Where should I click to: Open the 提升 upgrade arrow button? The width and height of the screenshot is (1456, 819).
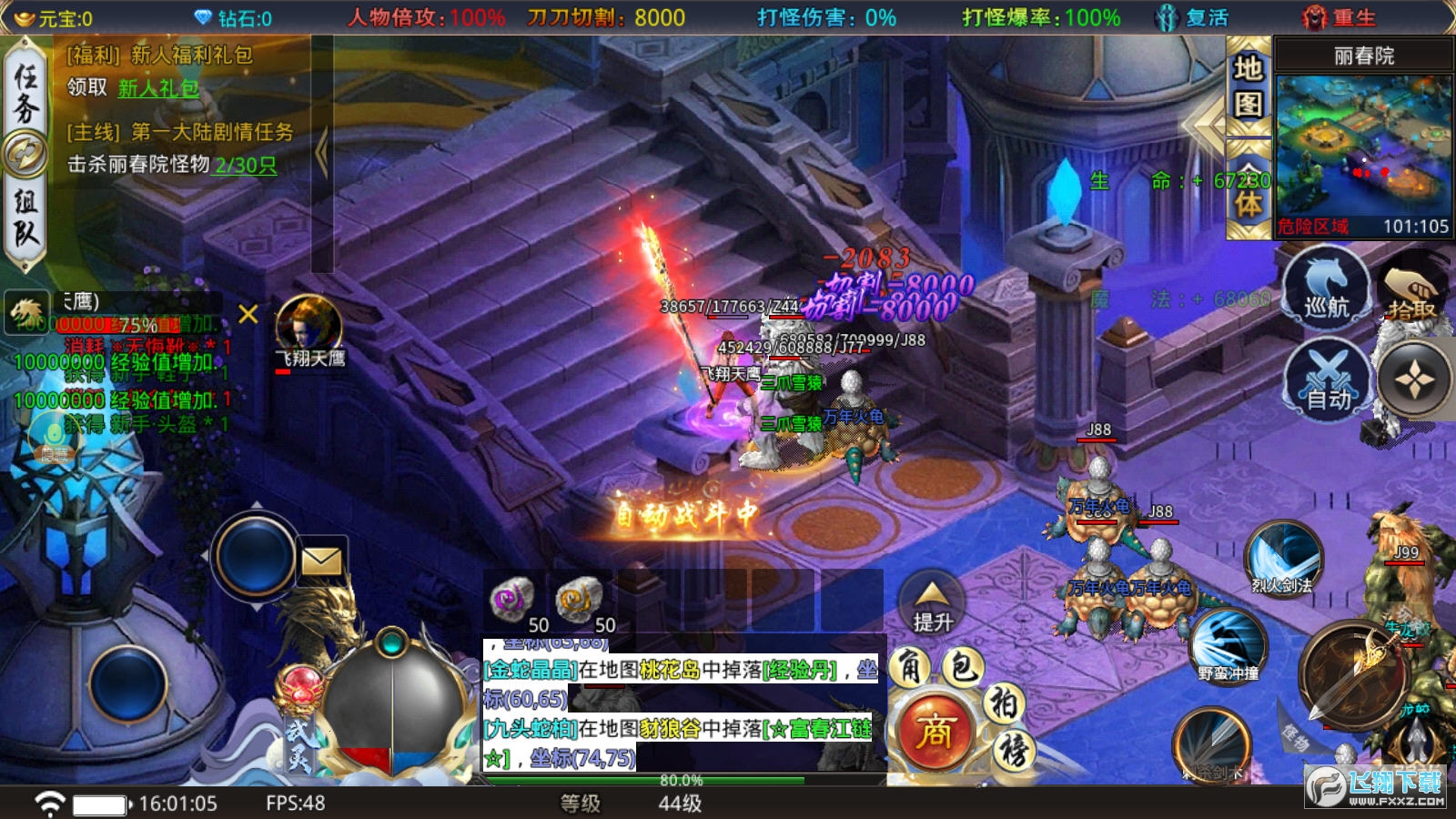(x=933, y=602)
